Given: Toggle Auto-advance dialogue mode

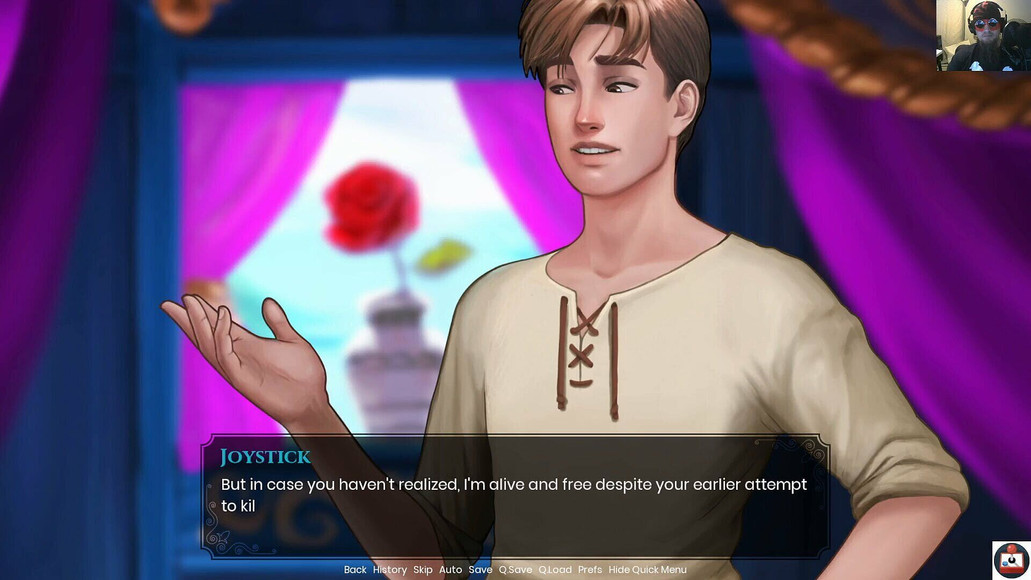Looking at the screenshot, I should (x=451, y=570).
